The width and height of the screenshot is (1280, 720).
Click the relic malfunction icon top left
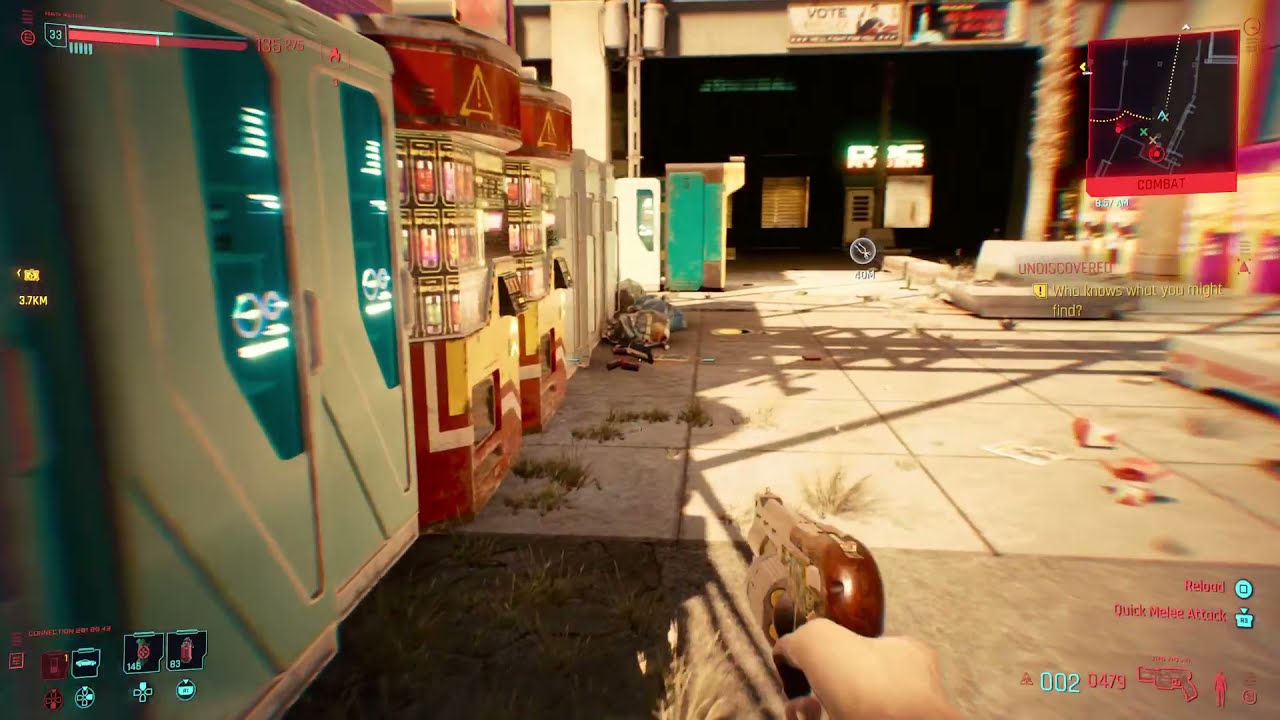[x=28, y=38]
